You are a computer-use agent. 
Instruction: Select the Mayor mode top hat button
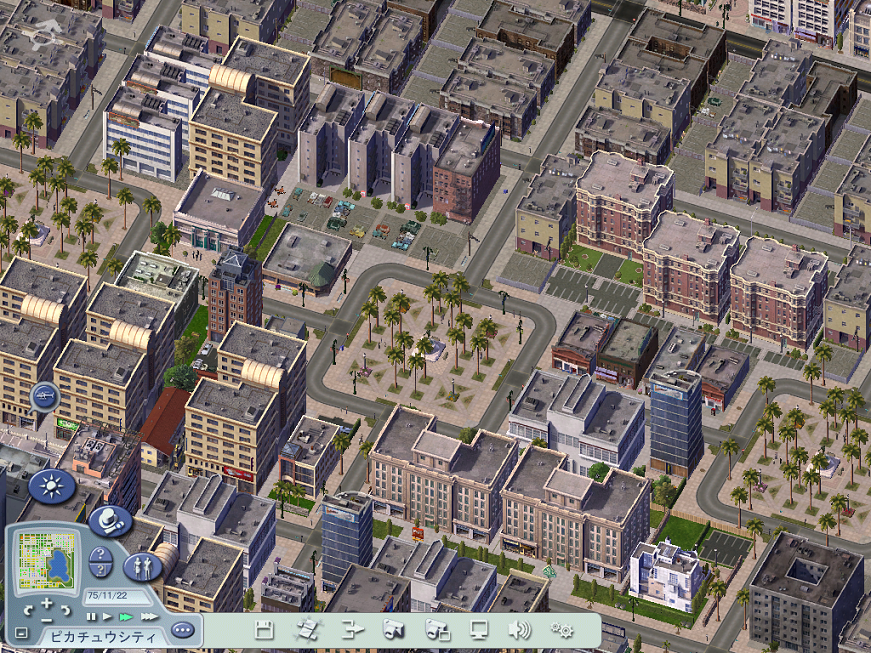pos(110,519)
